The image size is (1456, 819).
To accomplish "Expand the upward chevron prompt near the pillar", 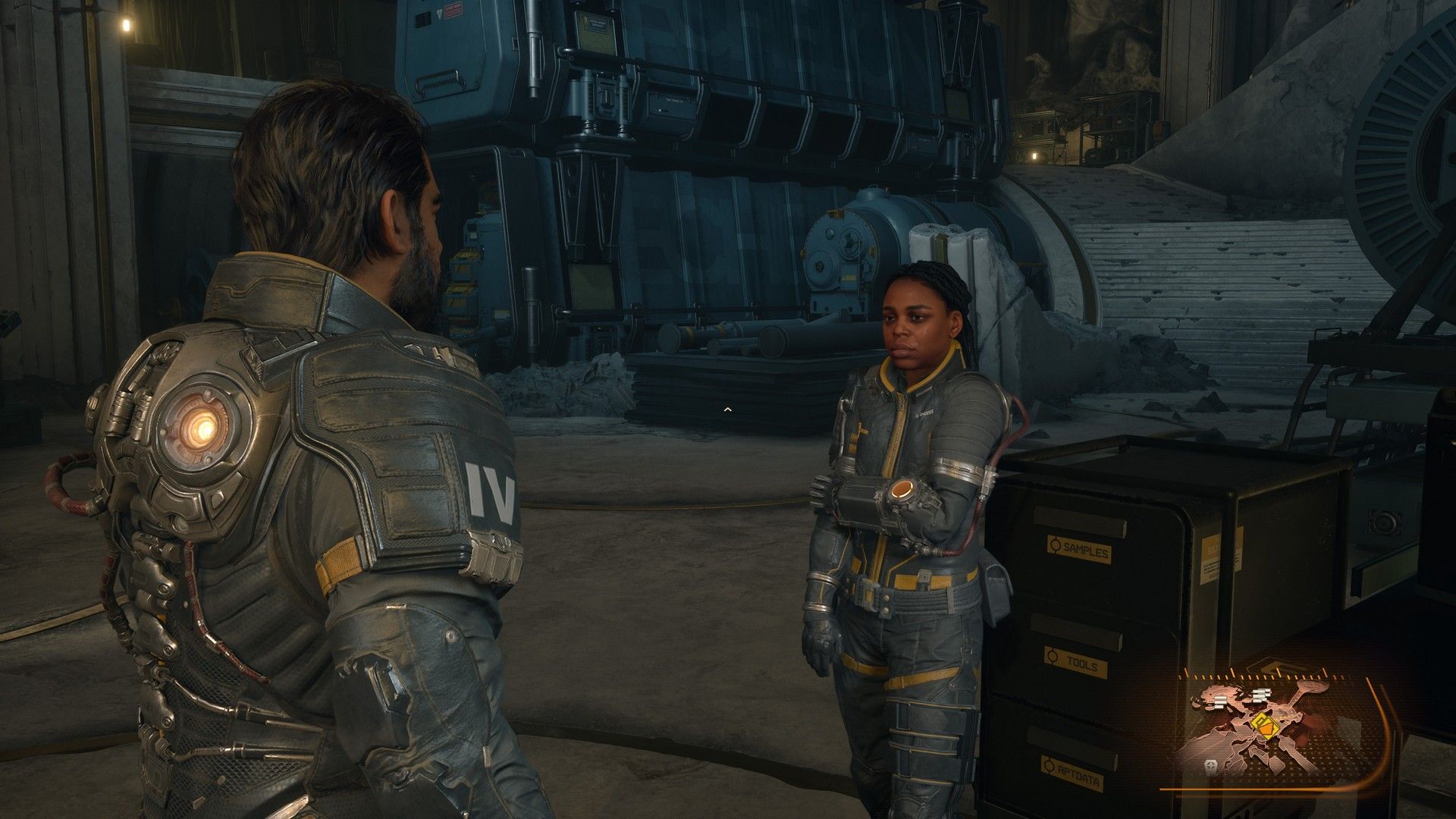I will (x=728, y=408).
